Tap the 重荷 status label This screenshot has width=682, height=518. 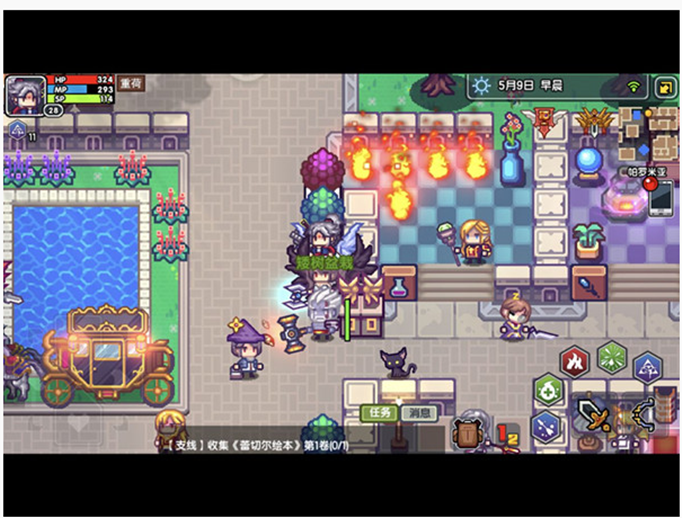coord(131,84)
